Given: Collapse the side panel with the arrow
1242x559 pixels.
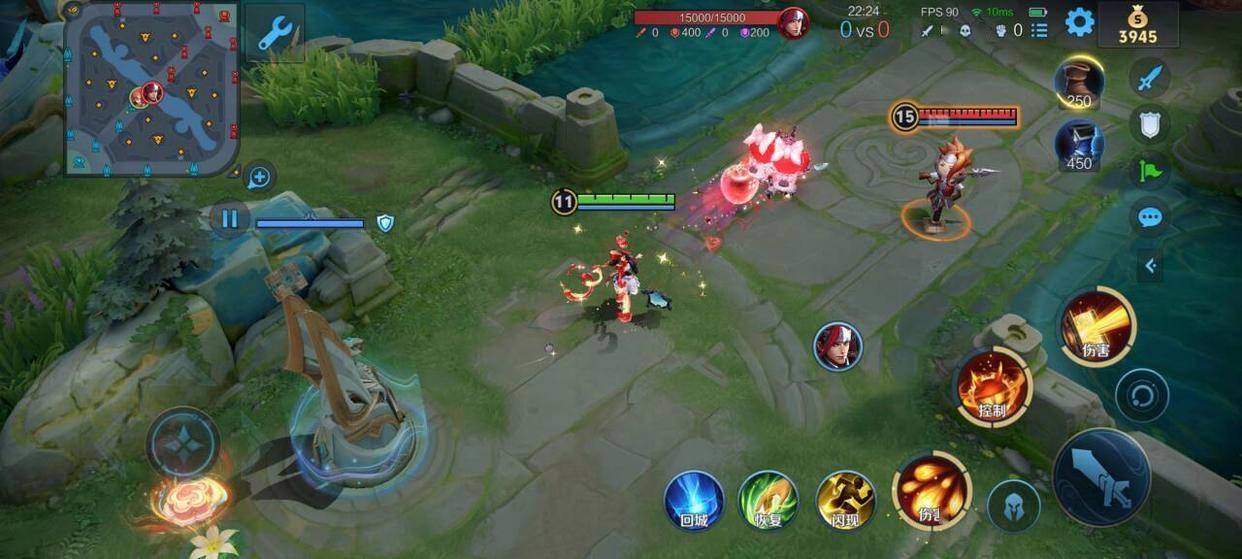Looking at the screenshot, I should (x=1150, y=265).
